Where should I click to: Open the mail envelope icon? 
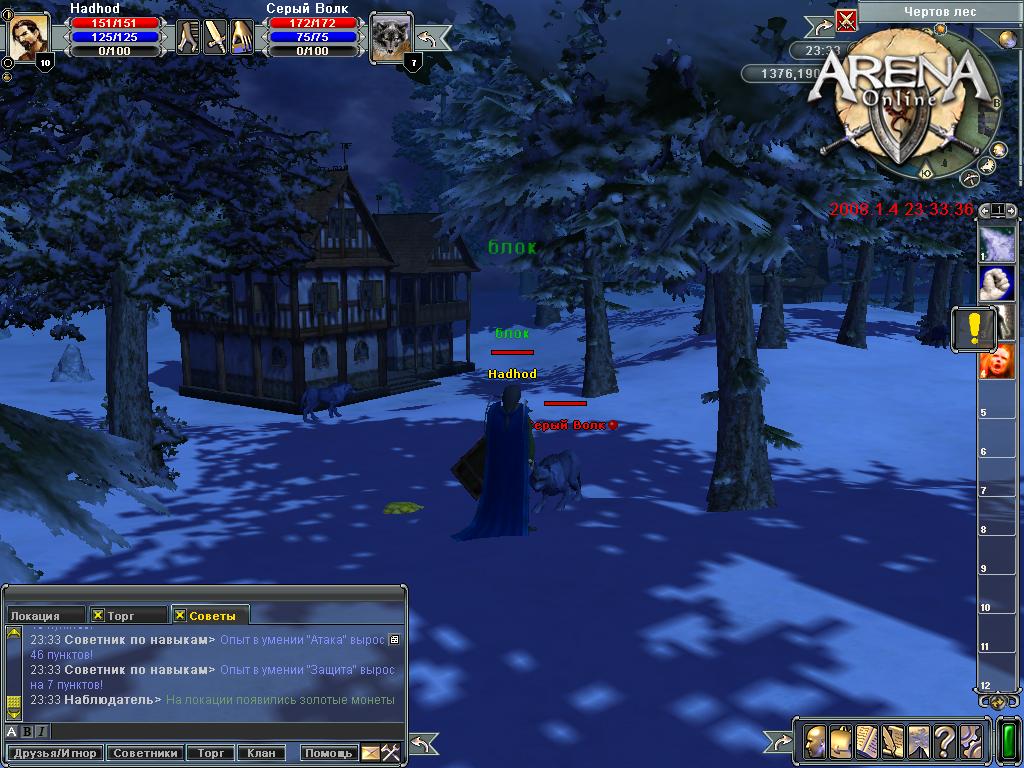[x=370, y=753]
